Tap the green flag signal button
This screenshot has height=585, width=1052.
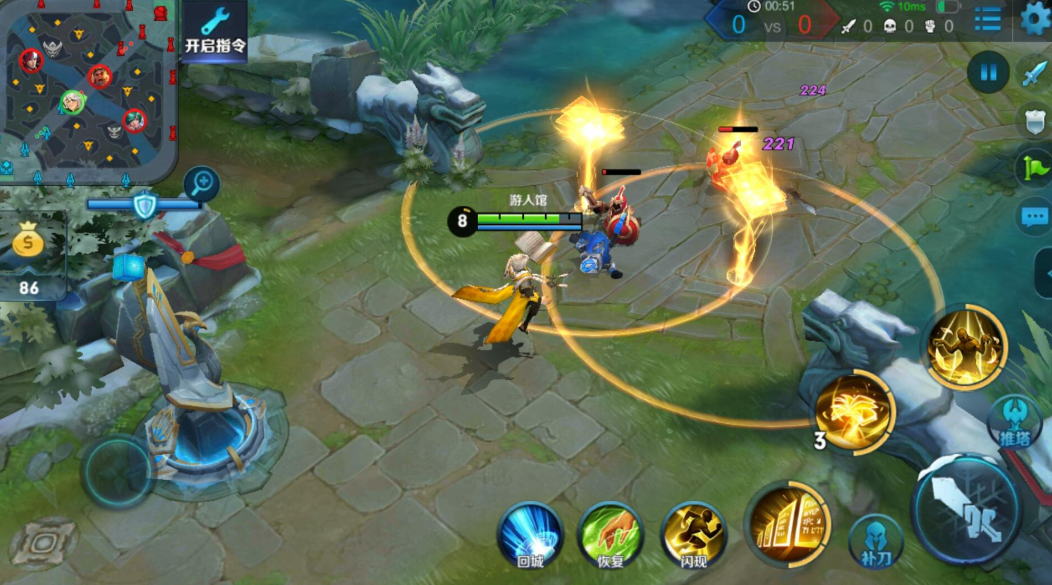coord(1034,167)
